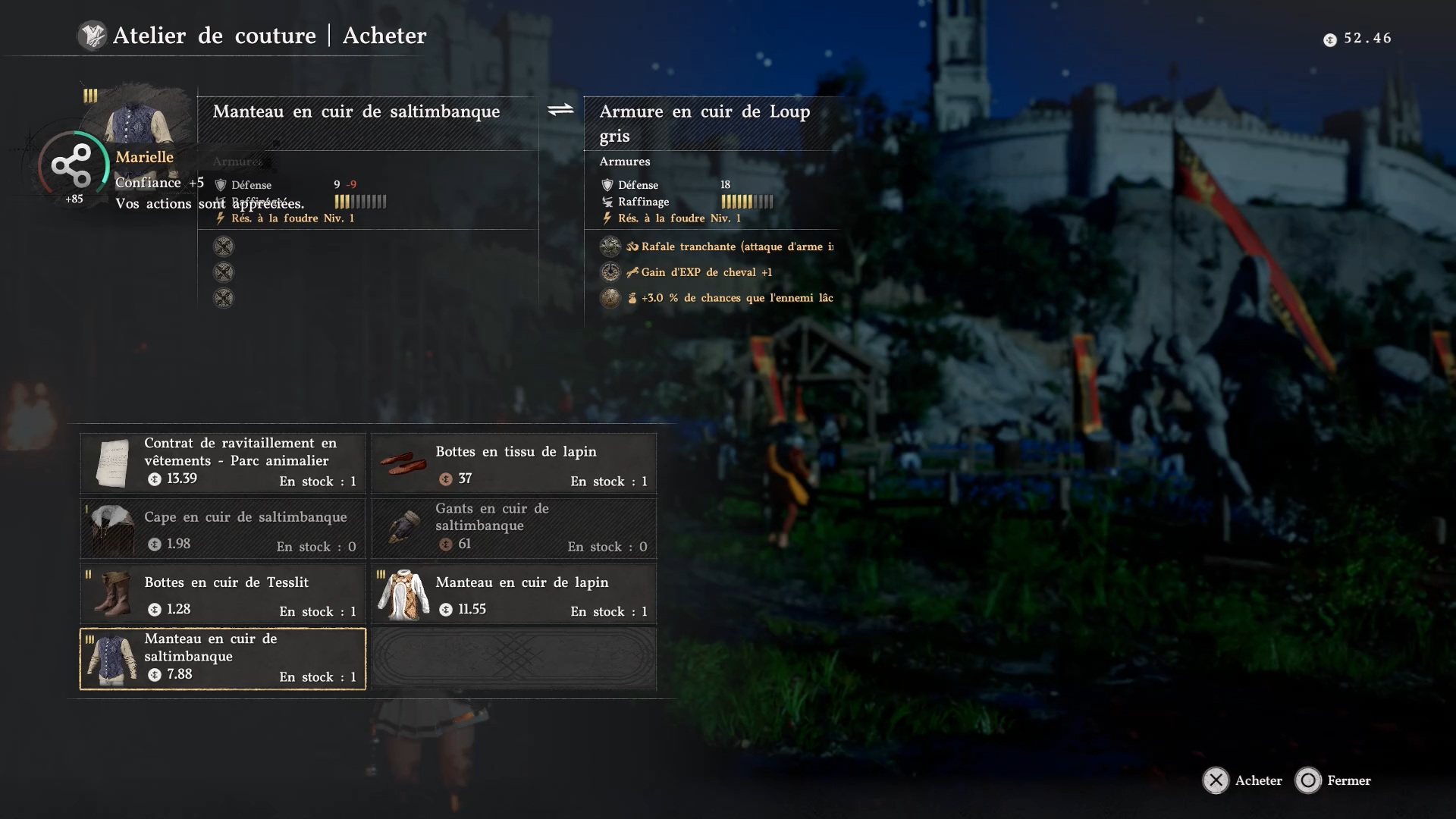This screenshot has height=819, width=1456.
Task: Choose Bottes en tissu de lapin
Action: pos(514,463)
